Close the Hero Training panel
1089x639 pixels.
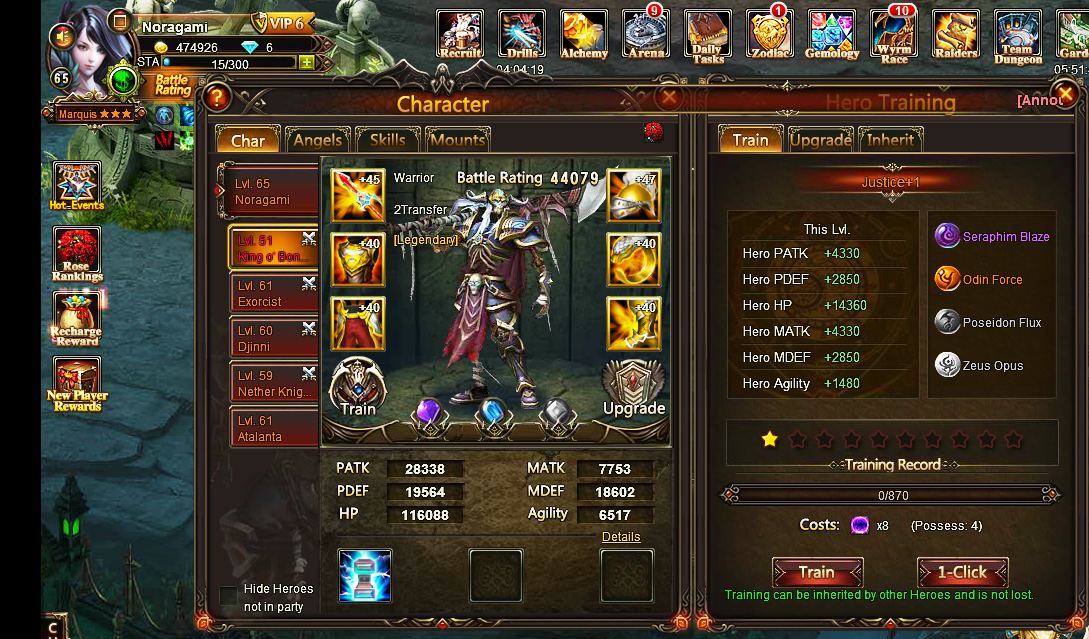click(1066, 94)
